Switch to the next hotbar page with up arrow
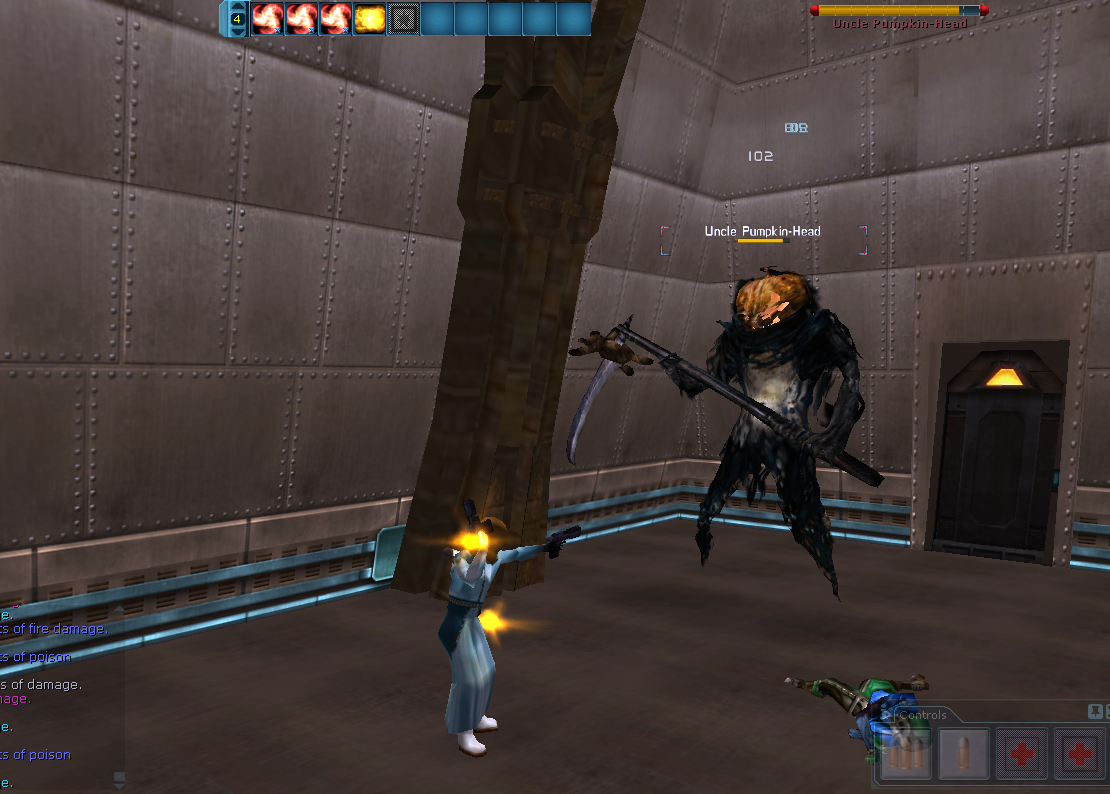 click(x=237, y=7)
